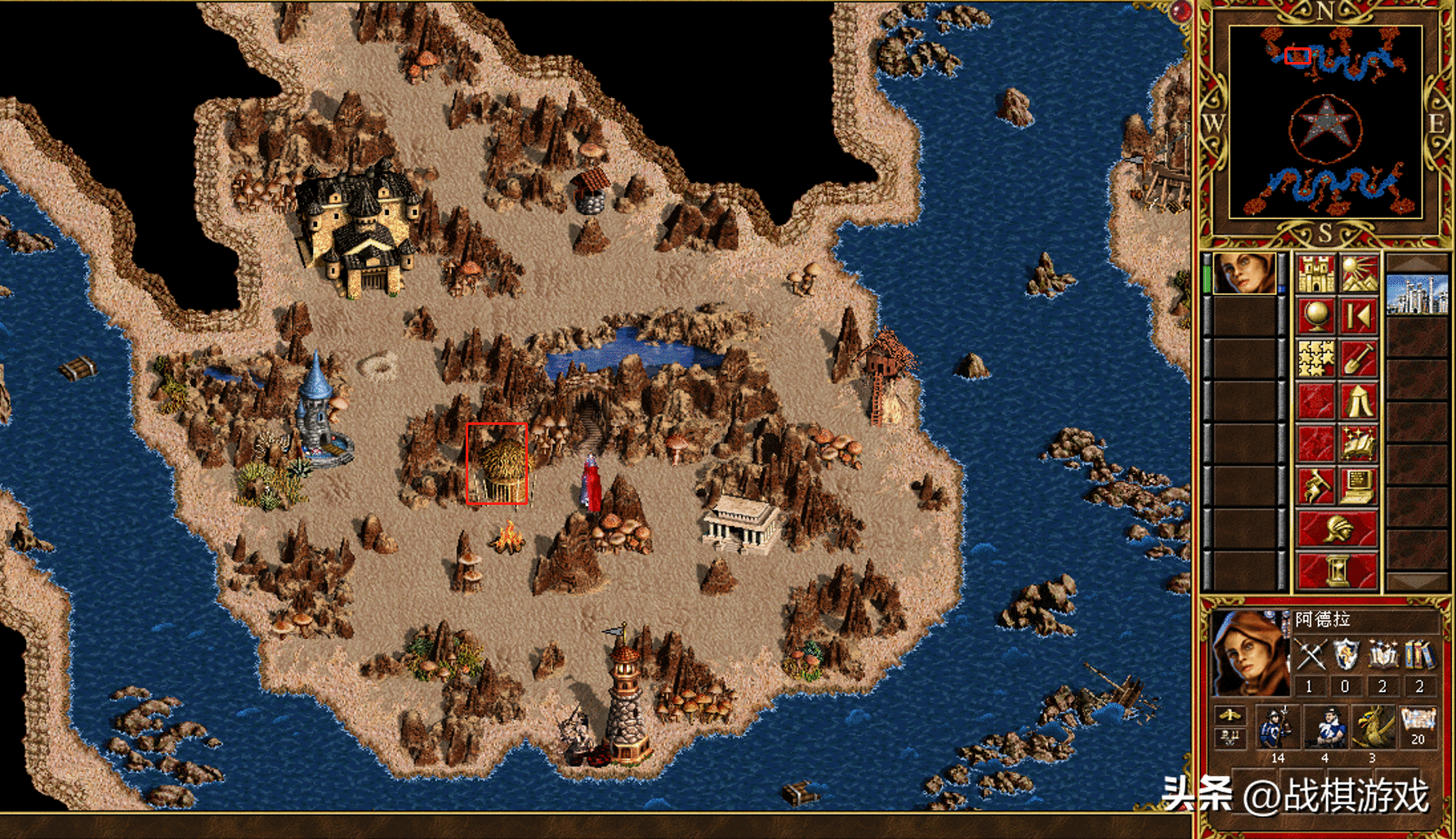Click the sleep/wake hero arrow button
Viewport: 1456px width, 839px height.
[x=1359, y=316]
